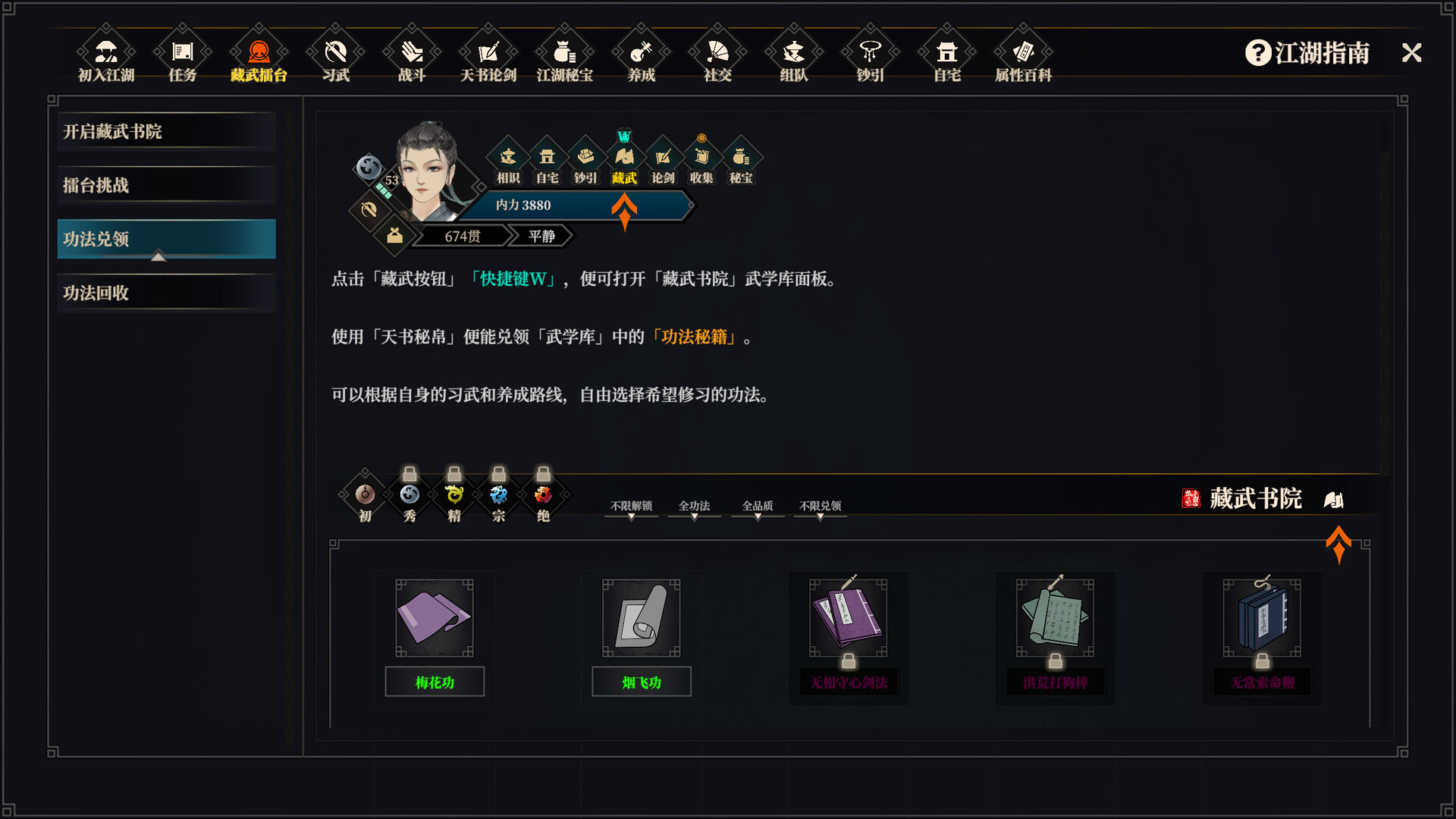Open the 藏武擂台 section in the top menu
Screen dimensions: 1456x819
pos(259,57)
